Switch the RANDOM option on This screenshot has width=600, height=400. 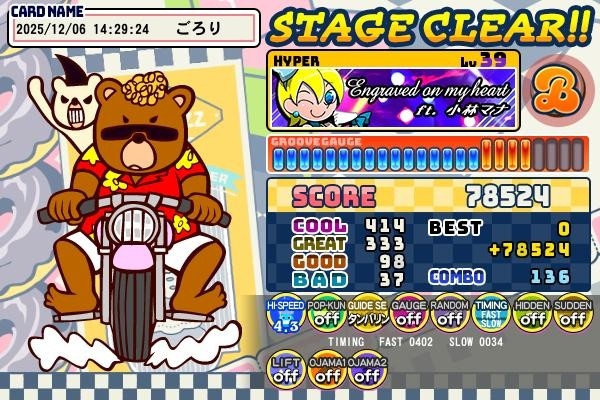[449, 316]
